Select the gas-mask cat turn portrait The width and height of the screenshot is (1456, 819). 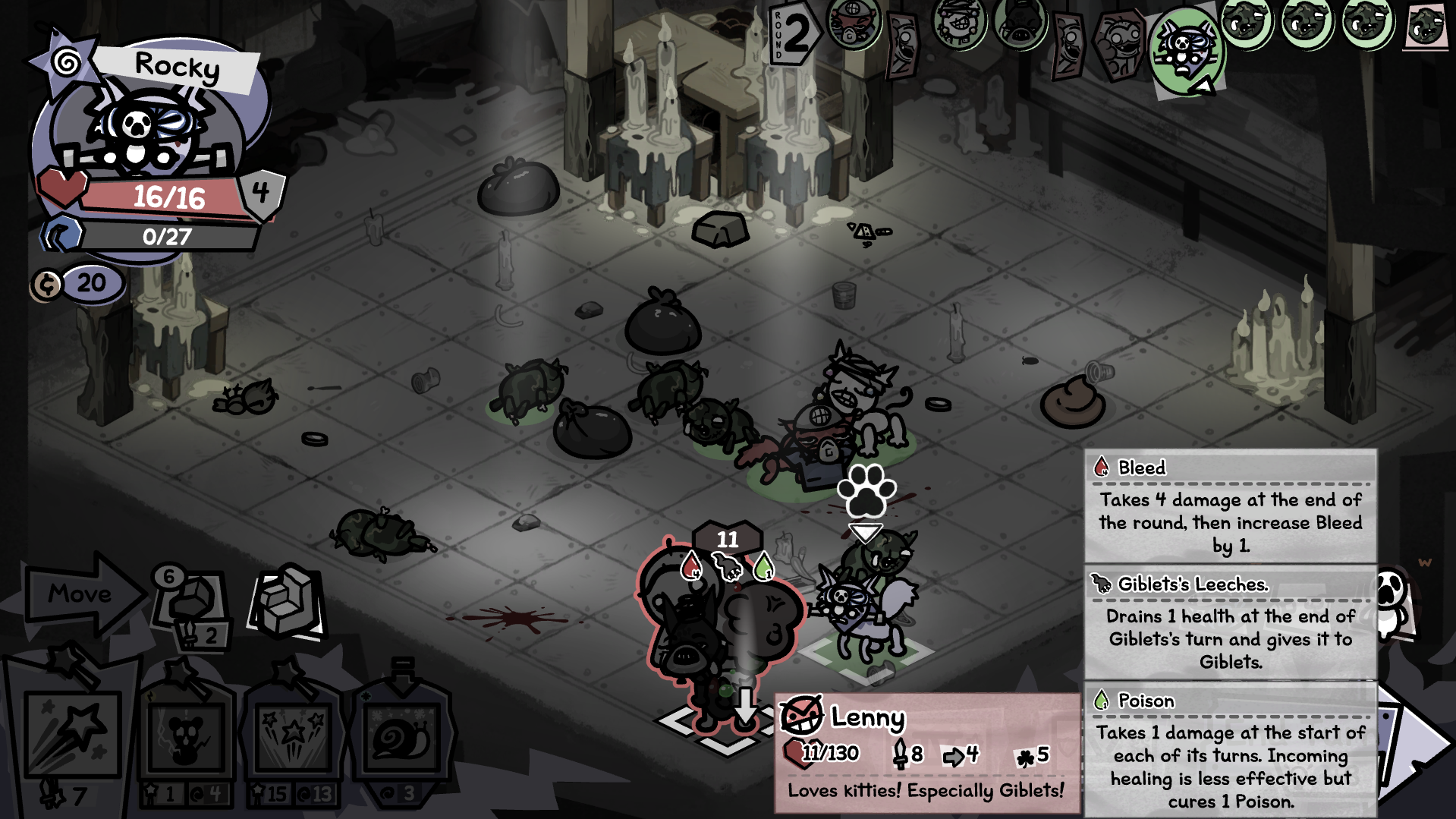[854, 24]
